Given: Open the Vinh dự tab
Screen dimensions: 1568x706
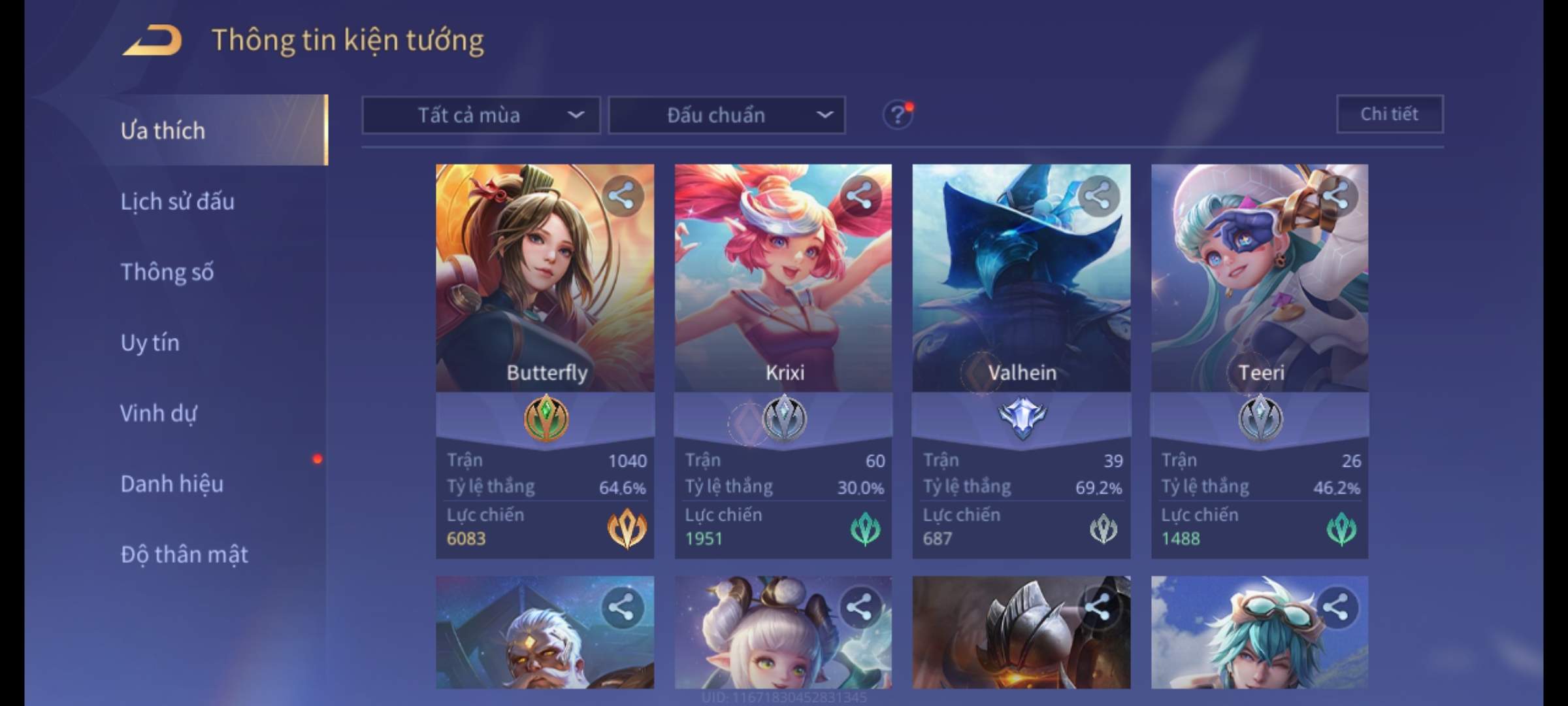Looking at the screenshot, I should point(159,413).
